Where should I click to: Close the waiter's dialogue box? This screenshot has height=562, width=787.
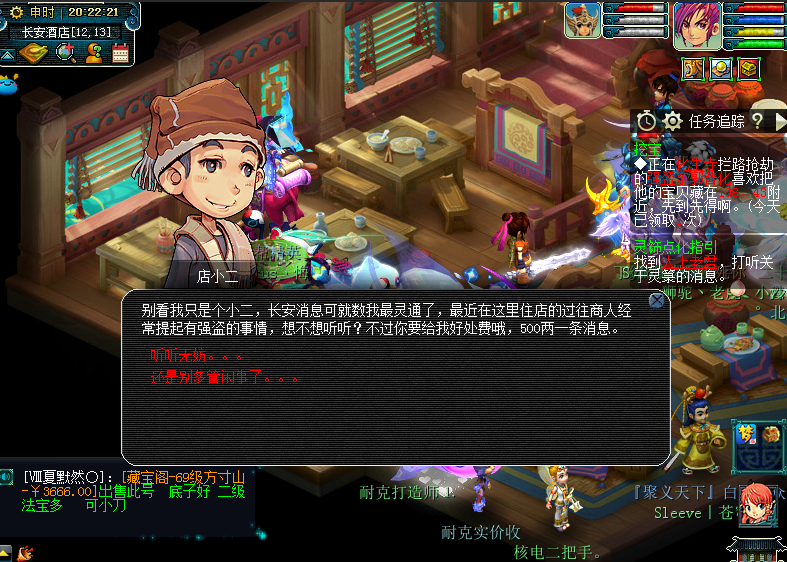[x=656, y=300]
